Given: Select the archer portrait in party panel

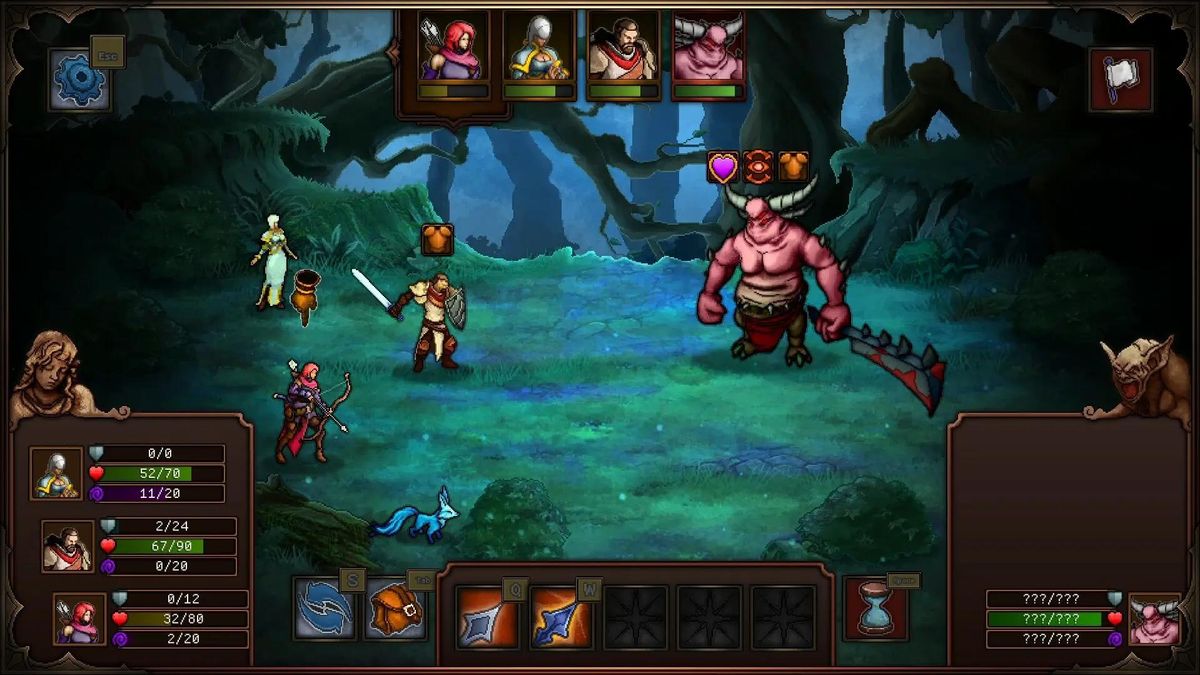Looking at the screenshot, I should 79,619.
